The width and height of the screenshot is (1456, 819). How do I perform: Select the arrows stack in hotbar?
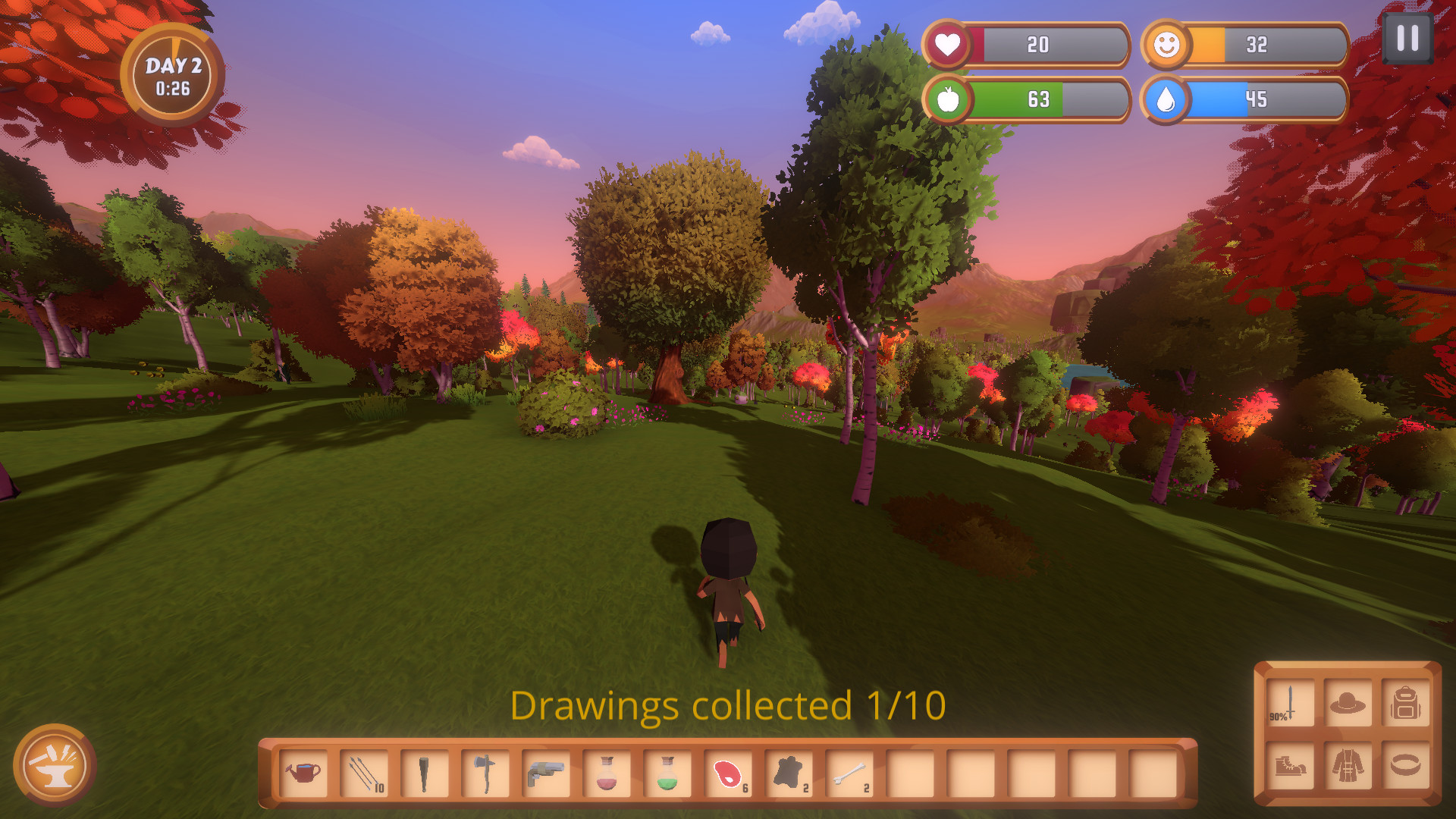point(364,773)
